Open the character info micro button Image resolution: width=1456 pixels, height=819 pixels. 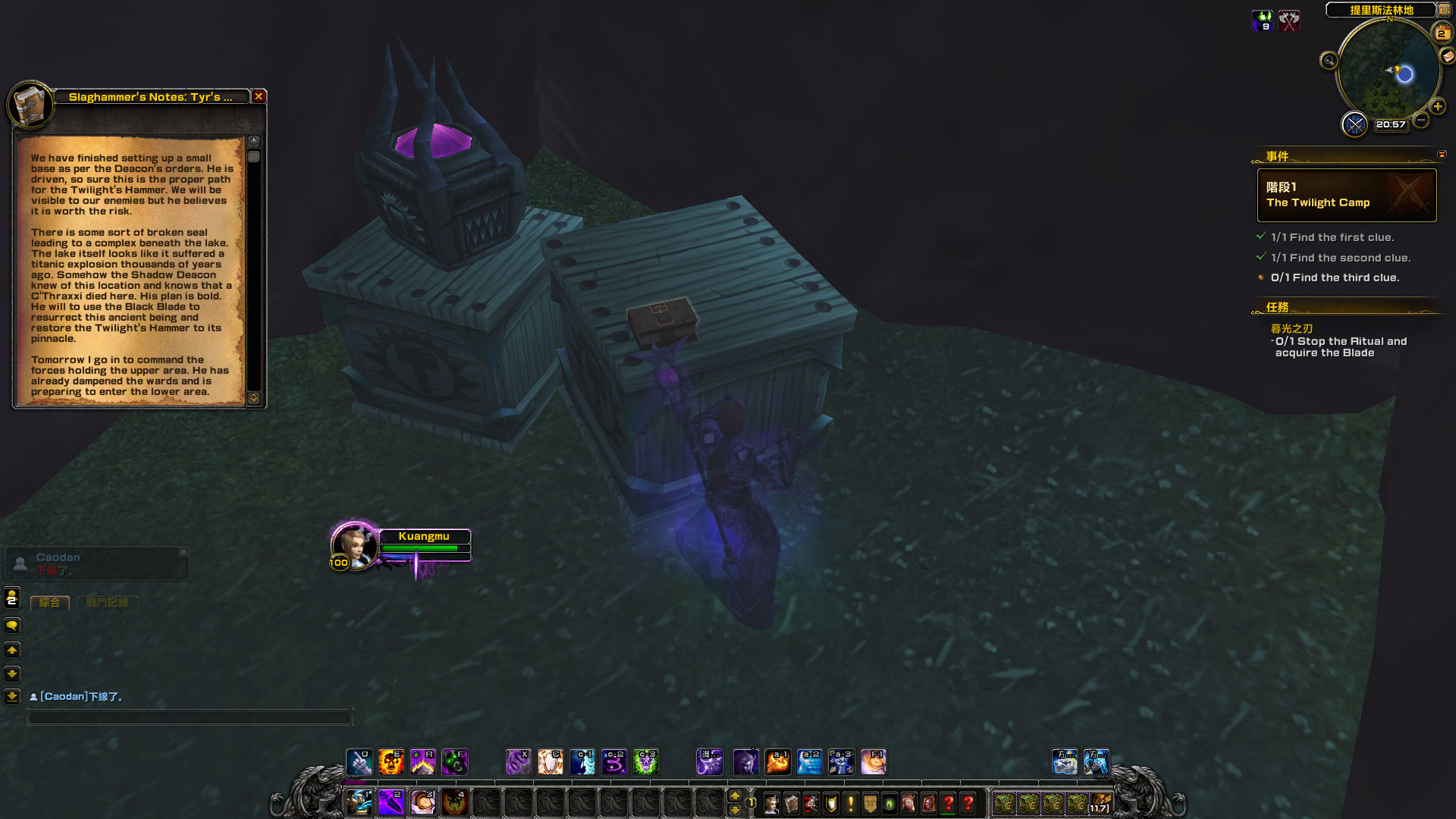pyautogui.click(x=772, y=803)
